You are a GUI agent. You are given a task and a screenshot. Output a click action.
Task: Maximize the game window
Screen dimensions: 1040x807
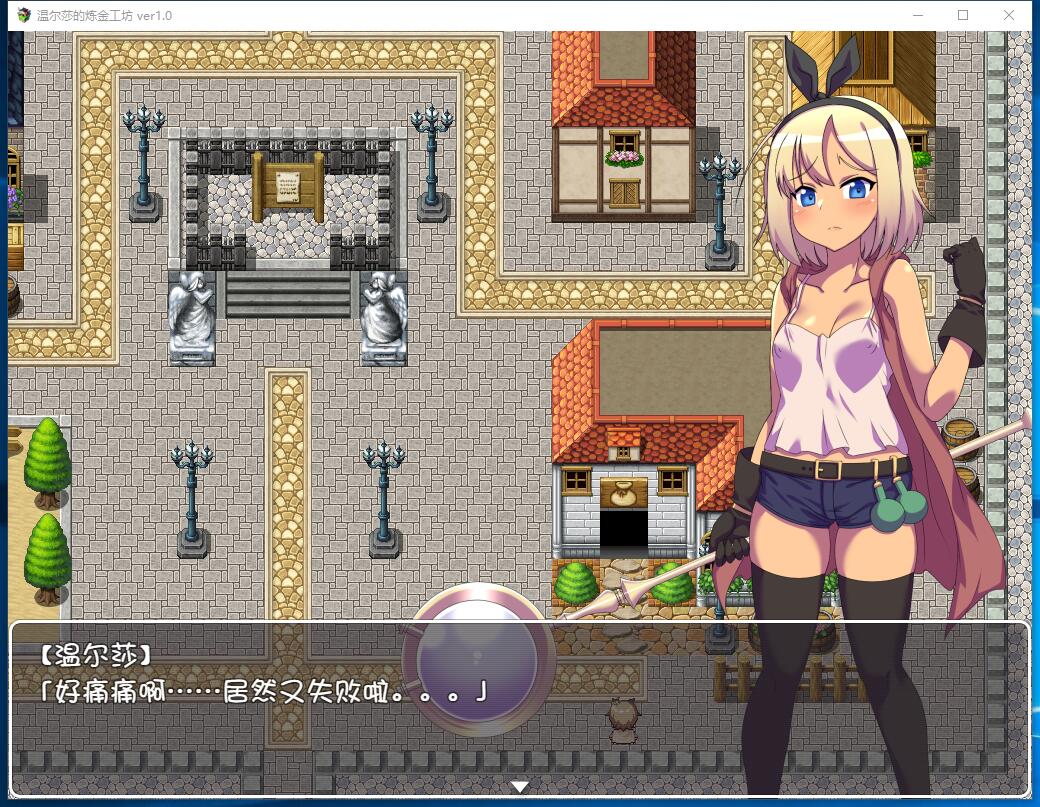click(x=963, y=15)
